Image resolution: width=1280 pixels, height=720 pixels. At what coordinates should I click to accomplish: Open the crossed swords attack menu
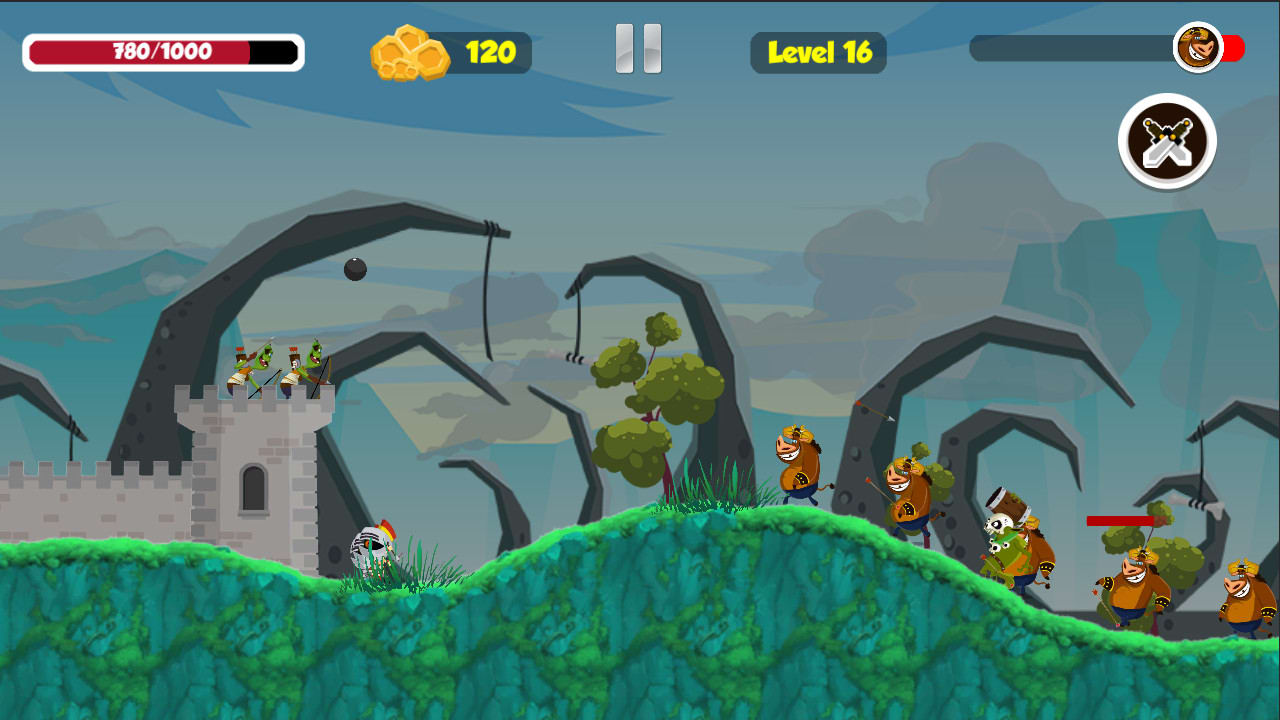(x=1166, y=142)
